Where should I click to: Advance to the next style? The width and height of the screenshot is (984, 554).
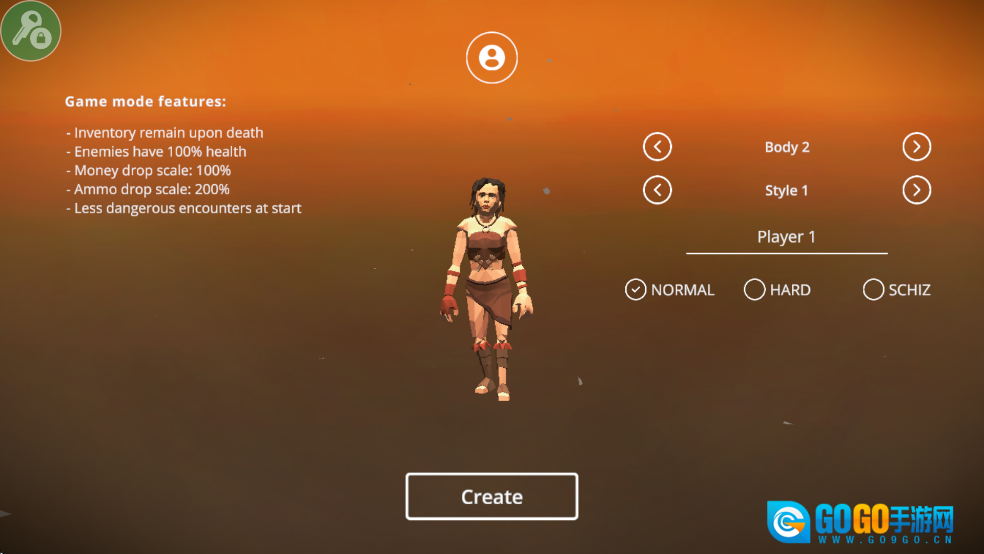pos(916,190)
